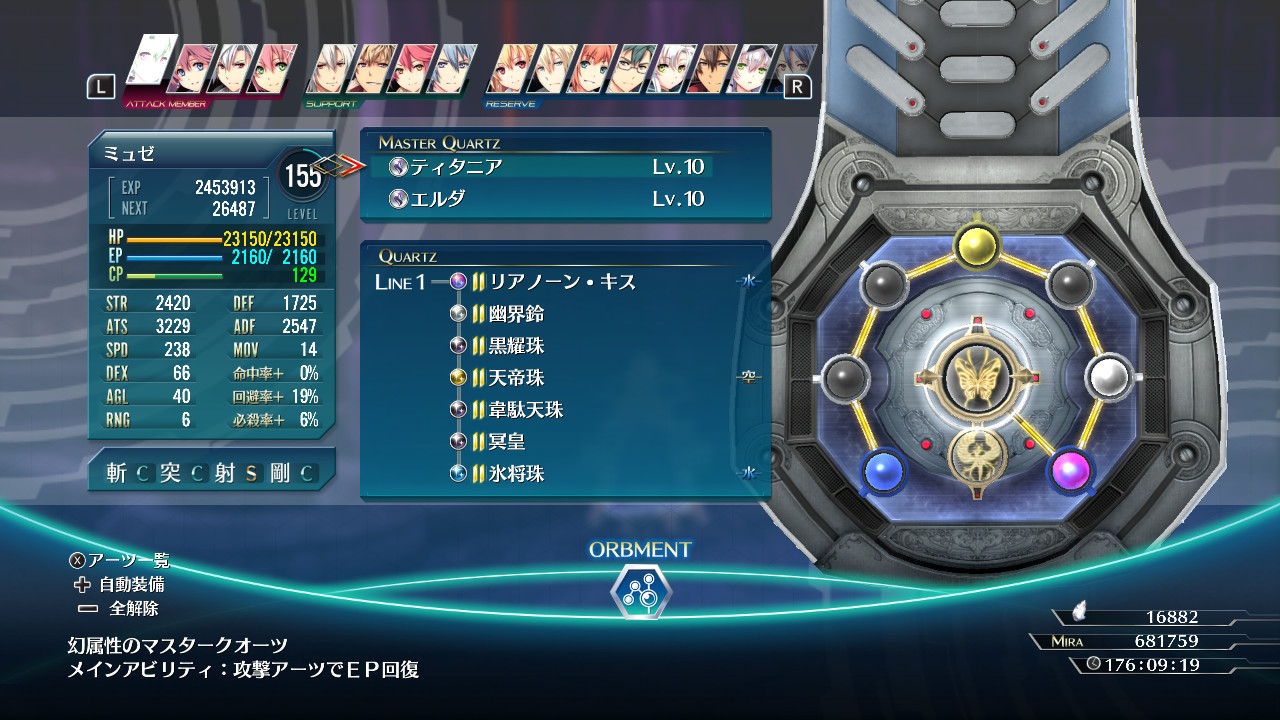Select the first attack member portrait

click(x=150, y=66)
